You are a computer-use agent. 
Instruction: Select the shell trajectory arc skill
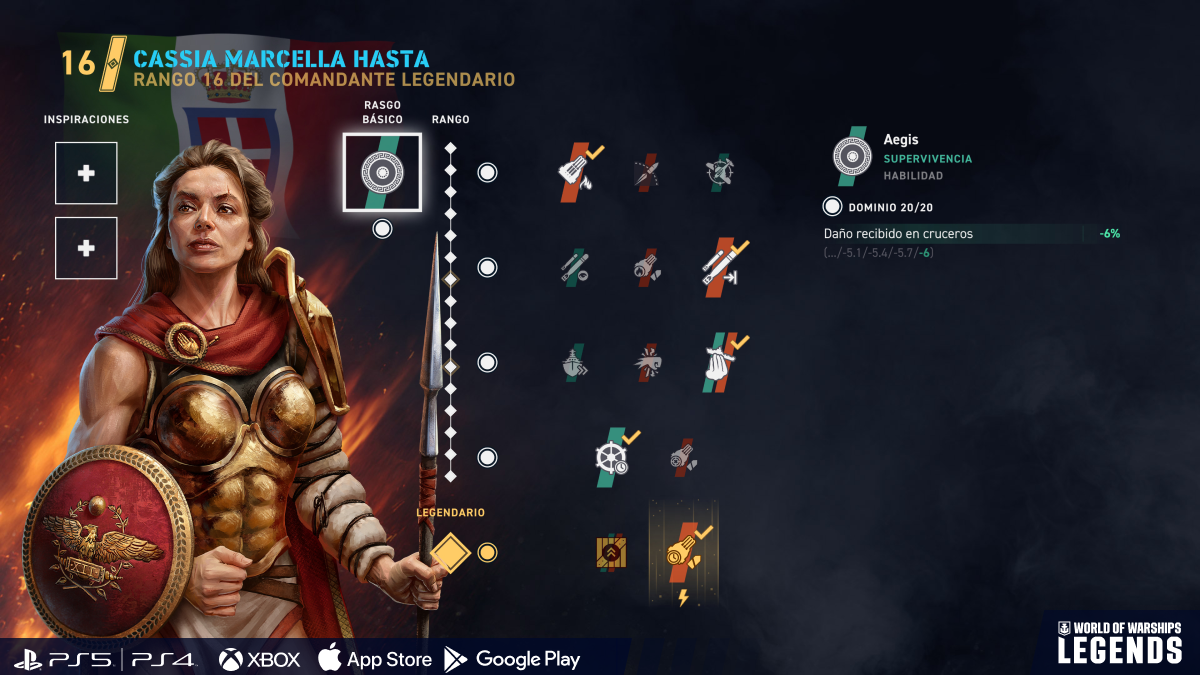pyautogui.click(x=647, y=172)
